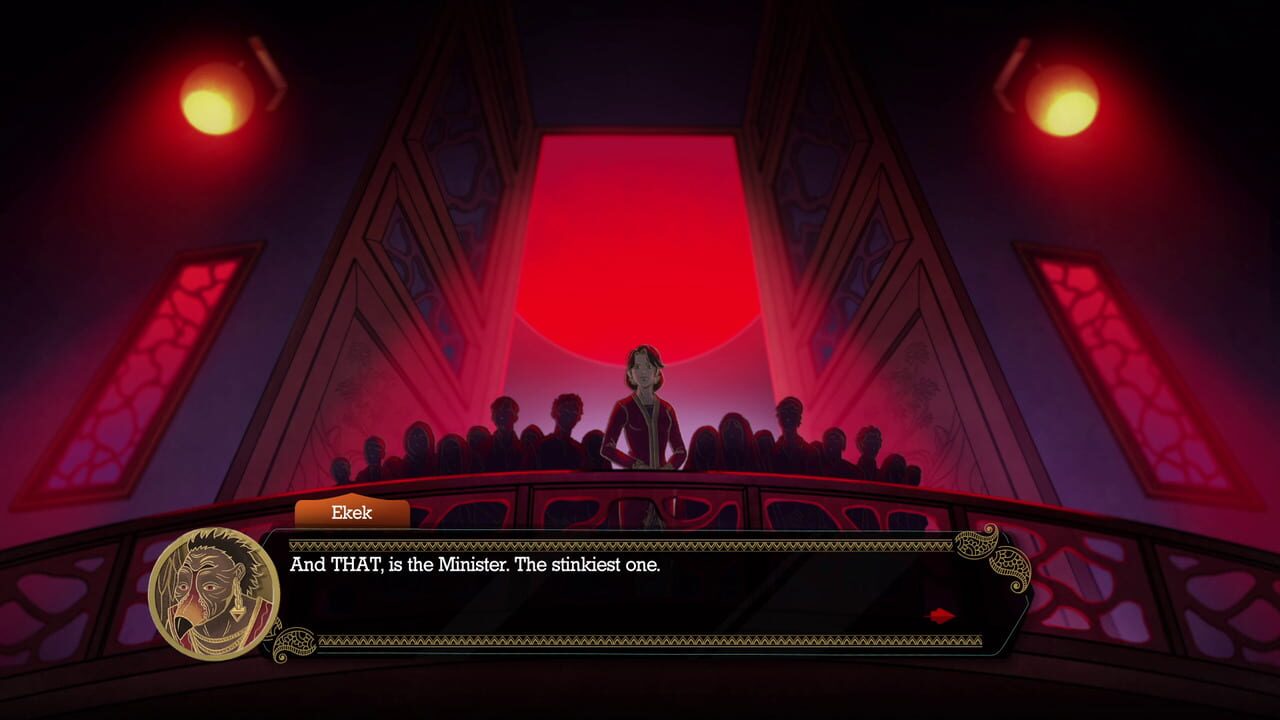1280x720 pixels.
Task: Click the orange speaker nameplate
Action: click(x=353, y=514)
